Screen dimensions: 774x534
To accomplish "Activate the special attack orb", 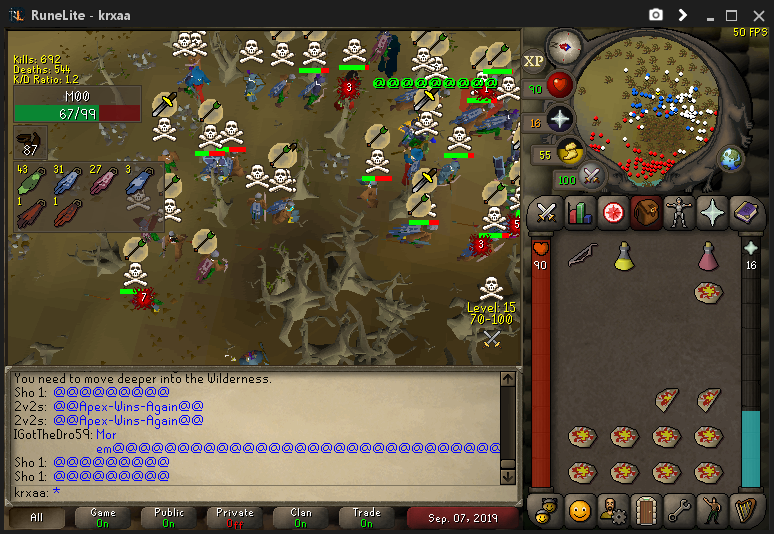I will click(x=592, y=177).
